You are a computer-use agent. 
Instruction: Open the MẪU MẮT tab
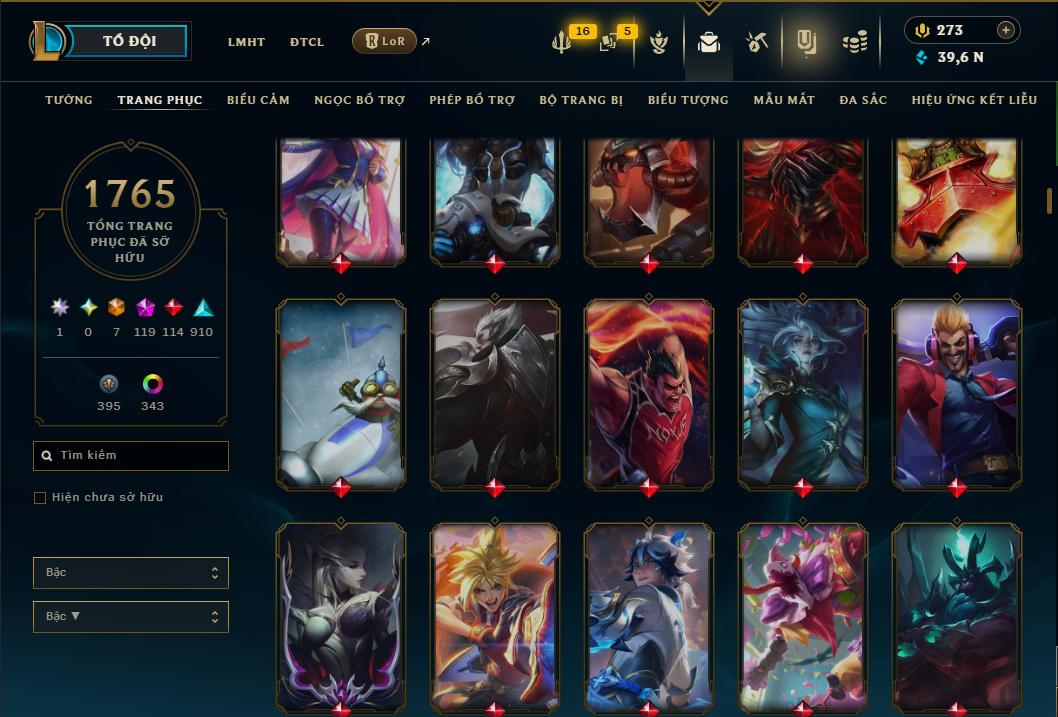[x=784, y=100]
